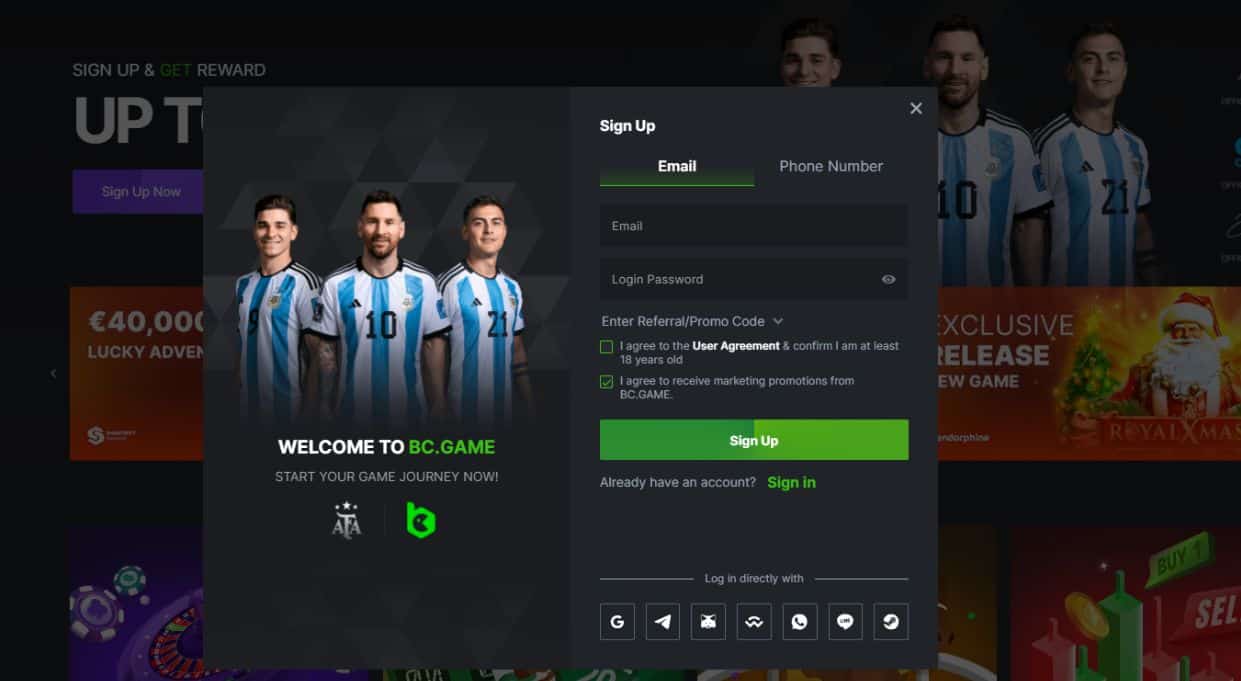Close the Sign Up dialog
Viewport: 1241px width, 681px height.
click(x=916, y=108)
